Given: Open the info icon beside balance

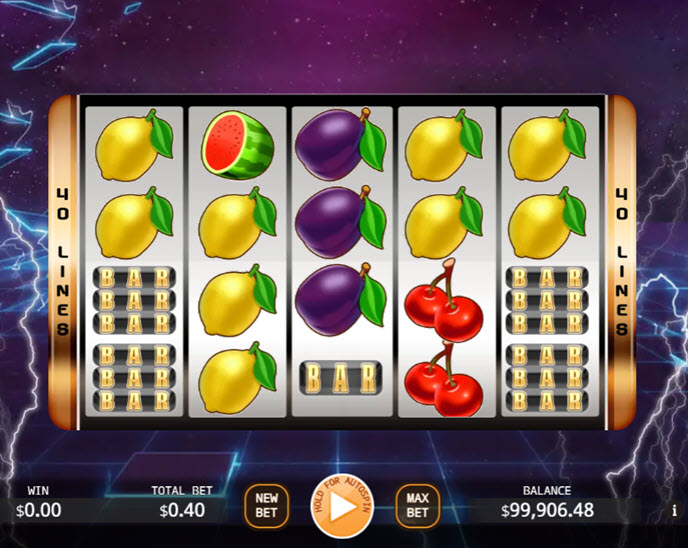Looking at the screenshot, I should pyautogui.click(x=674, y=510).
